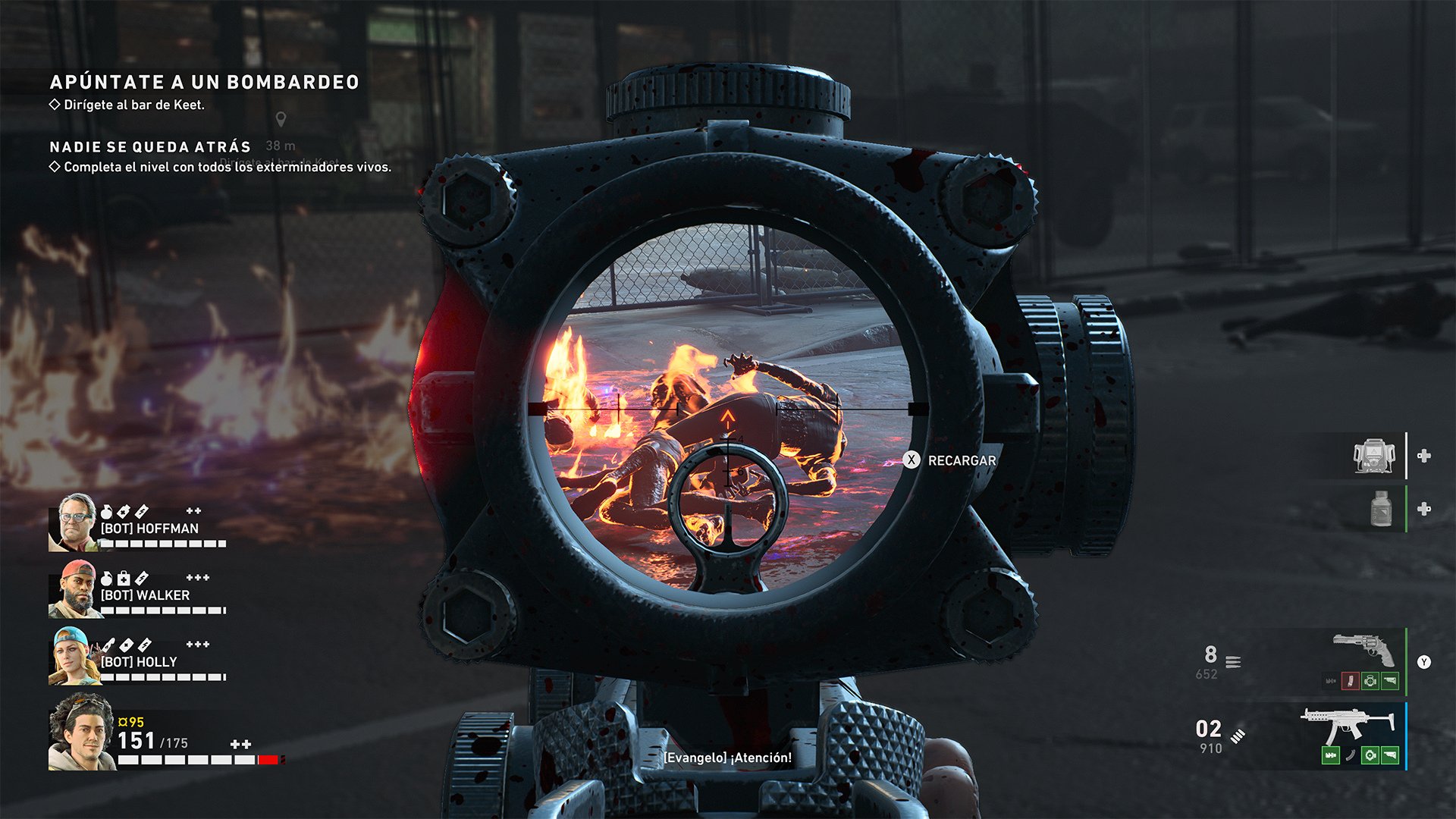
Task: Select the revolver's red magazine attachment slot
Action: [1350, 681]
